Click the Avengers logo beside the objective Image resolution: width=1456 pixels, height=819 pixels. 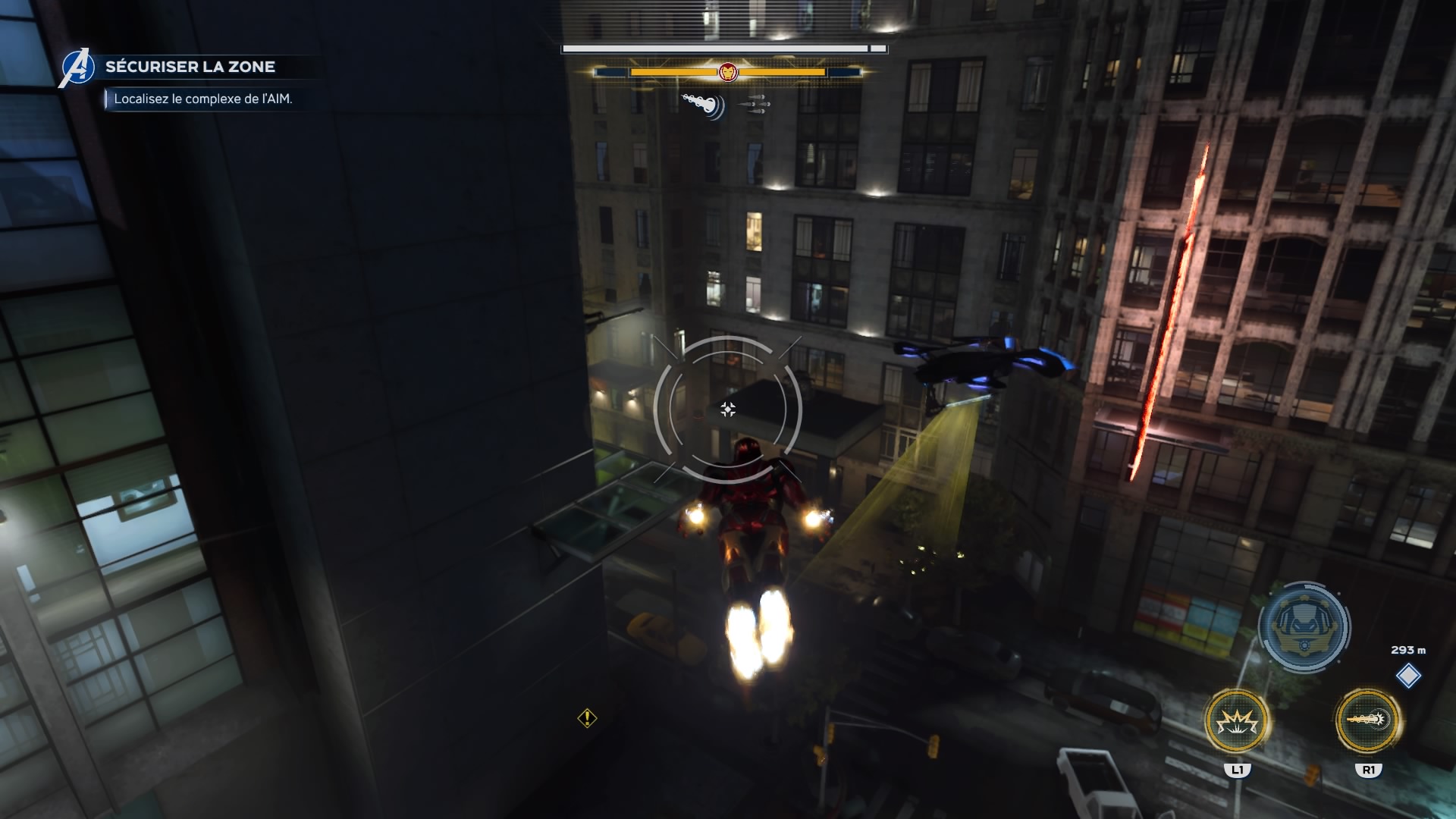point(77,67)
